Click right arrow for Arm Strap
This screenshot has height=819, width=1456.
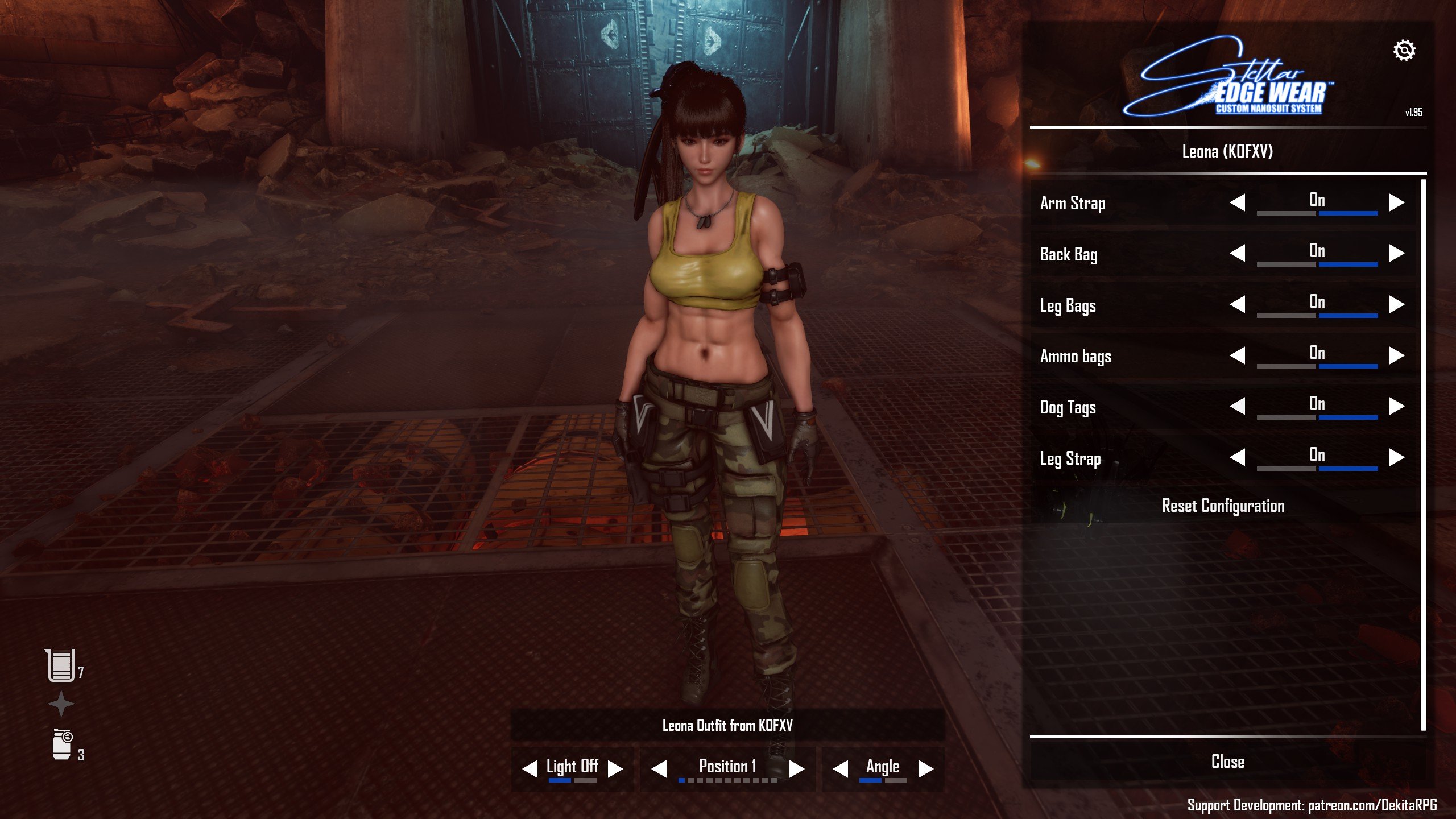(1396, 202)
